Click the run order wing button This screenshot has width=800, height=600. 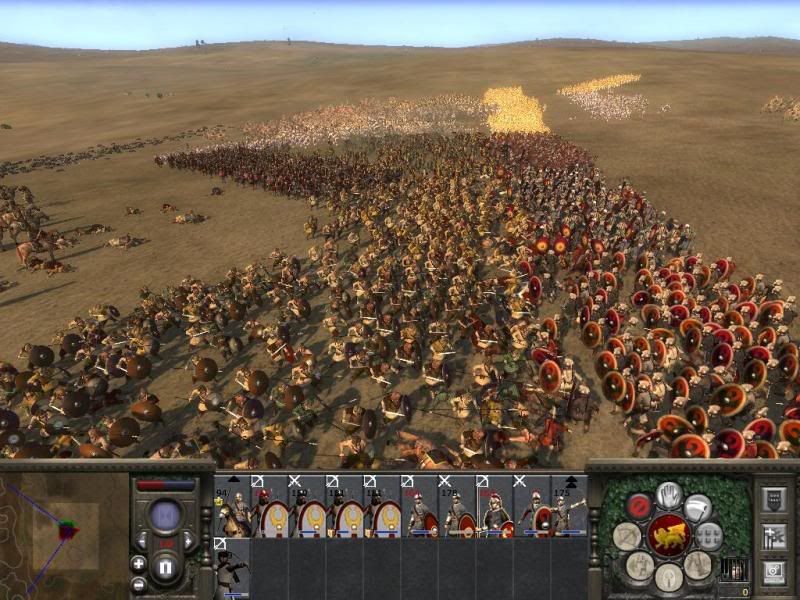[x=698, y=507]
